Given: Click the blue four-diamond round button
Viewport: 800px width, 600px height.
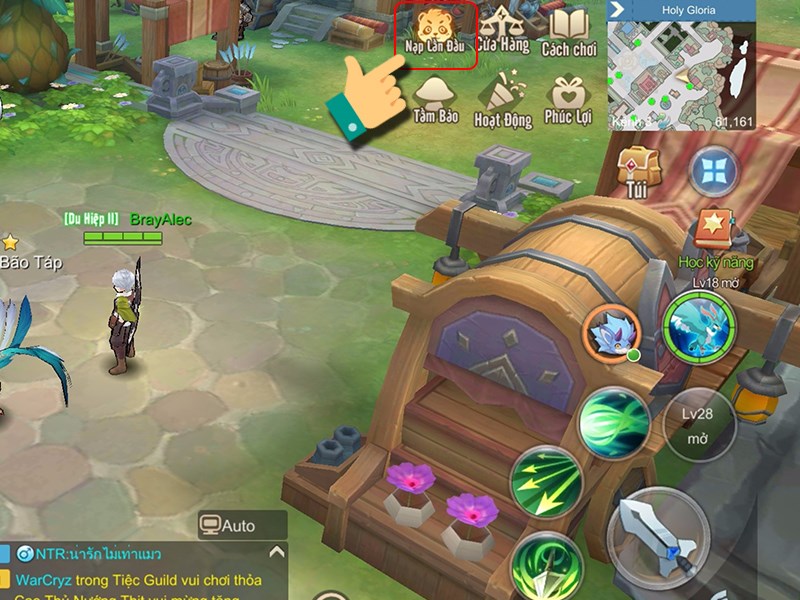Looking at the screenshot, I should point(713,171).
